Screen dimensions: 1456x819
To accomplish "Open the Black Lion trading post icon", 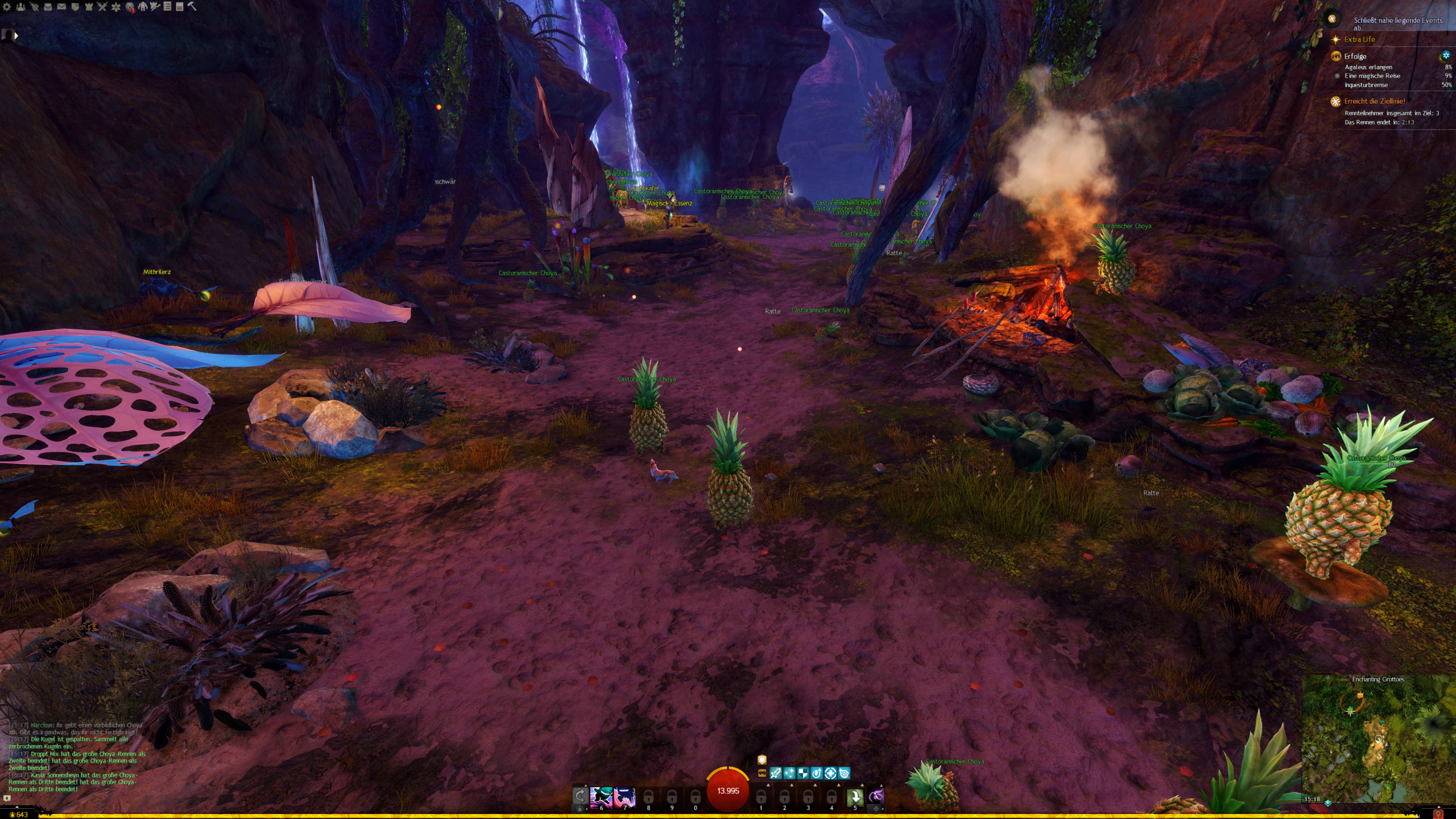I will click(x=130, y=7).
